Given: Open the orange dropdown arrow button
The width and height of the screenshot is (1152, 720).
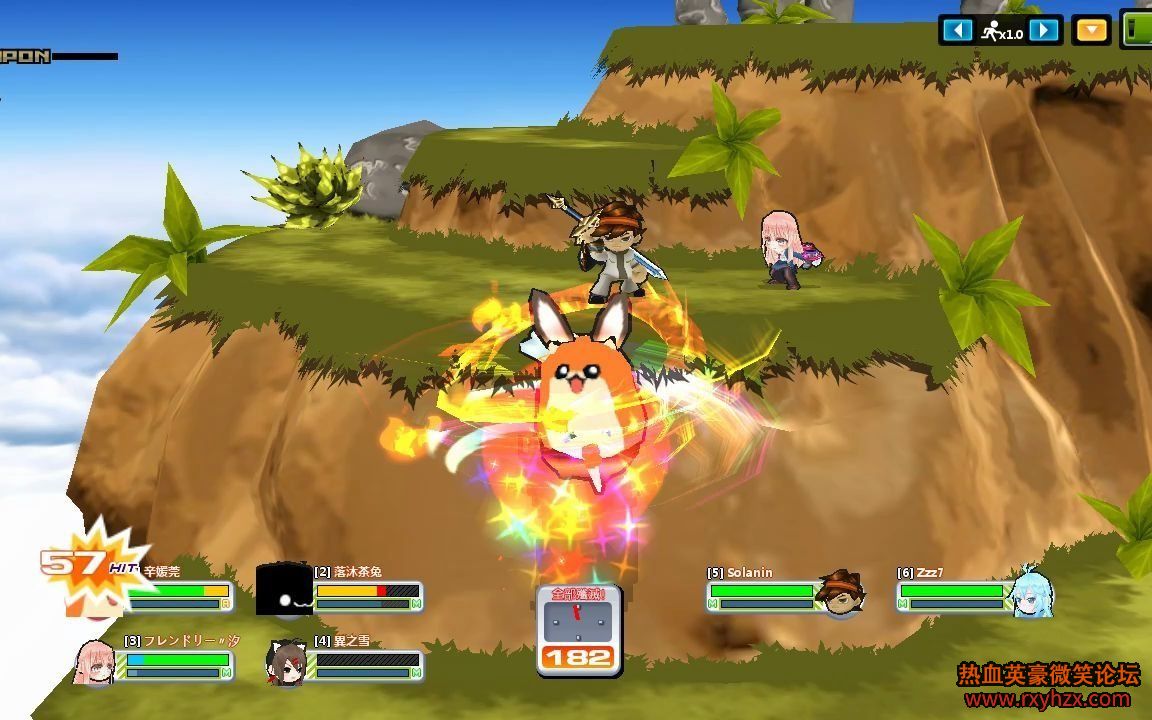Looking at the screenshot, I should click(1091, 30).
